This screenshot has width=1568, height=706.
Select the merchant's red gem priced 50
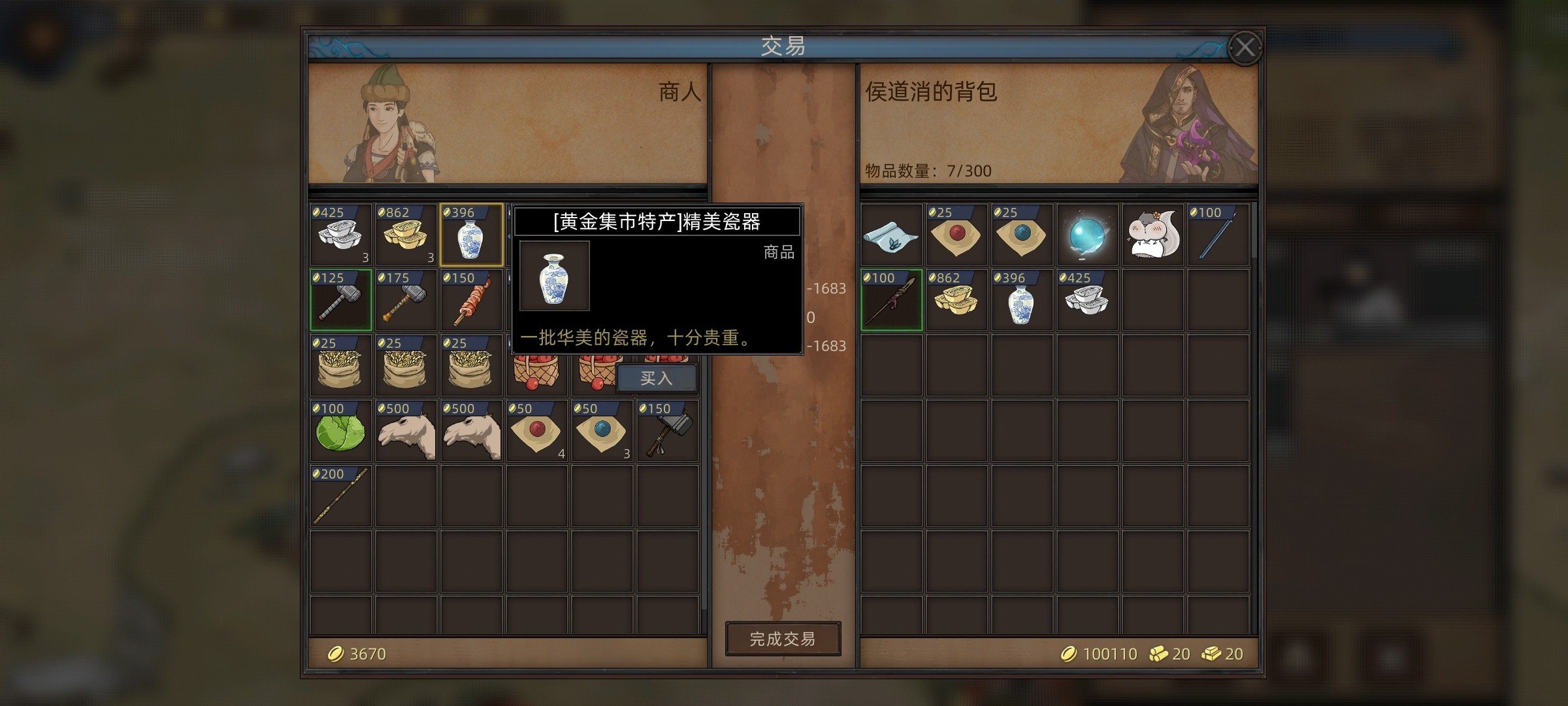[536, 431]
